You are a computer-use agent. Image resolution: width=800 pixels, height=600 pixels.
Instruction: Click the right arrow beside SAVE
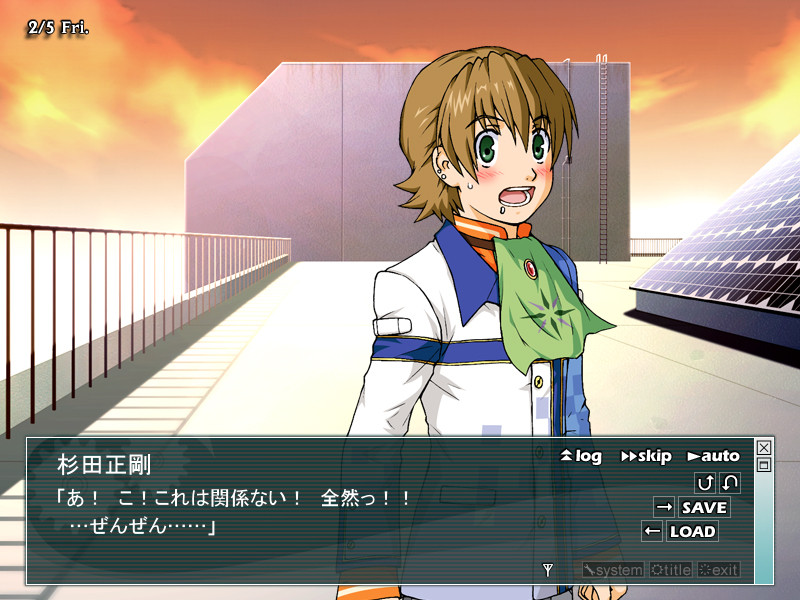point(664,507)
